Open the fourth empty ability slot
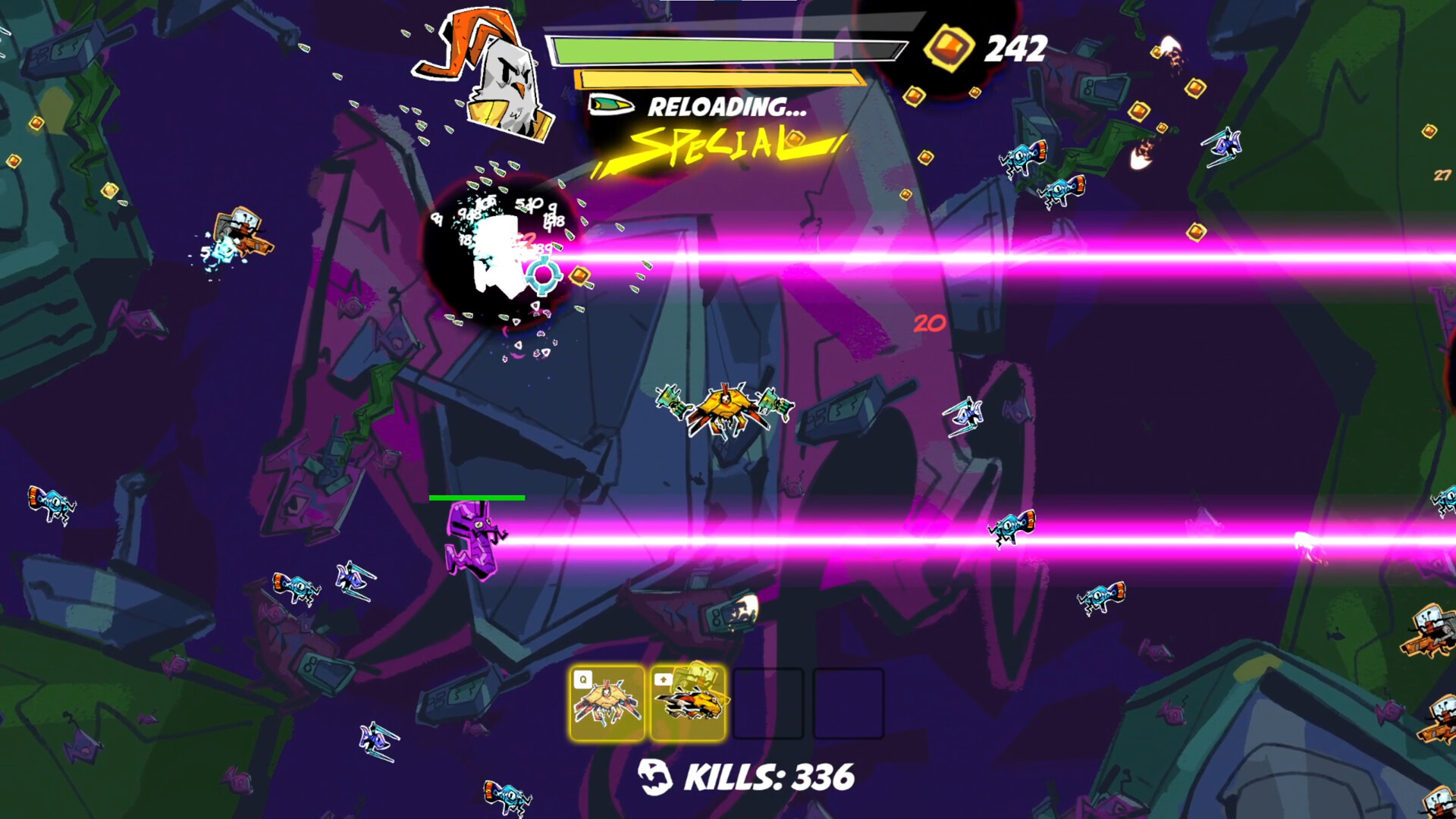 (849, 704)
